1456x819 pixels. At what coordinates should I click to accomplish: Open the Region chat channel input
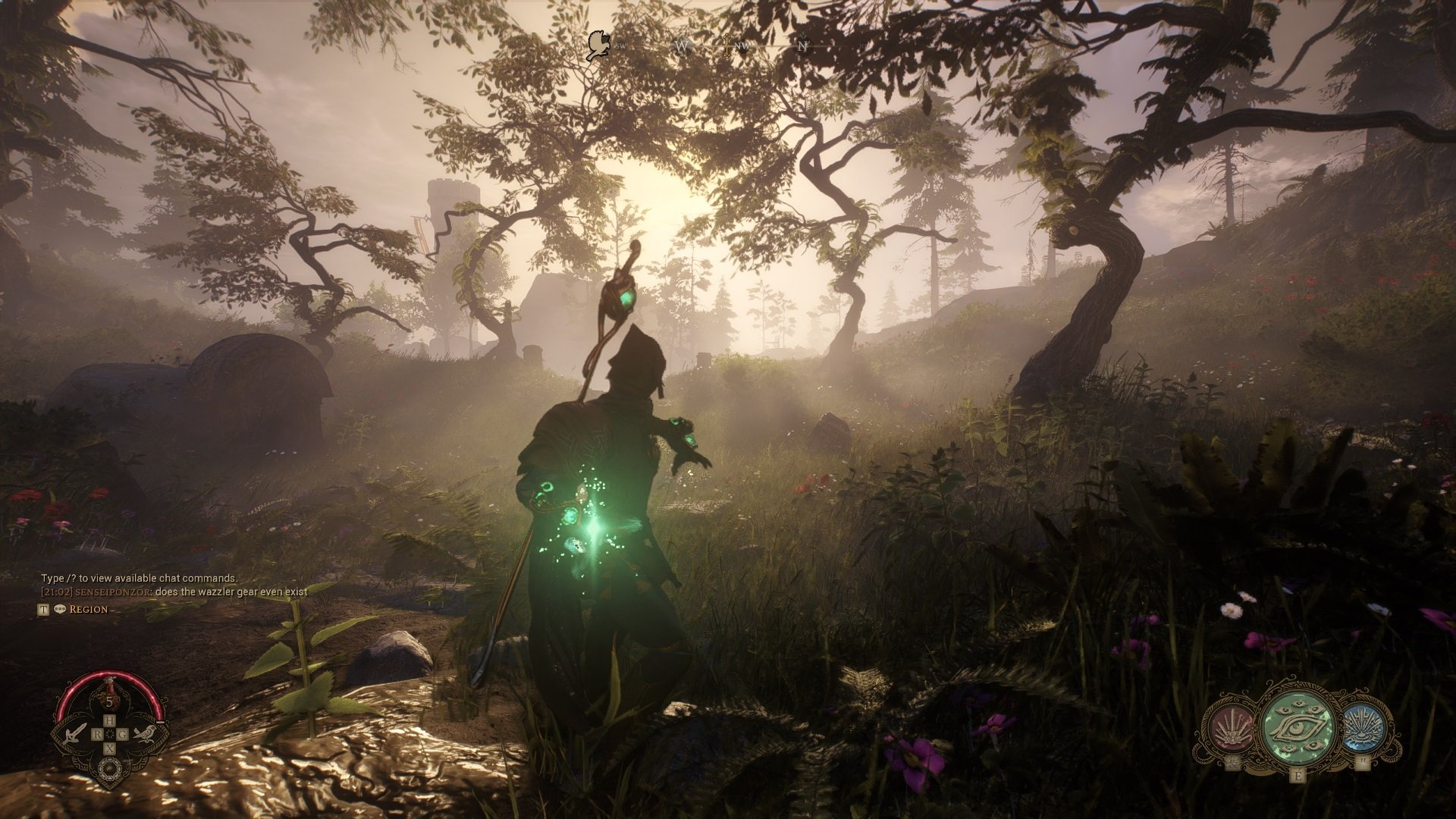point(89,609)
